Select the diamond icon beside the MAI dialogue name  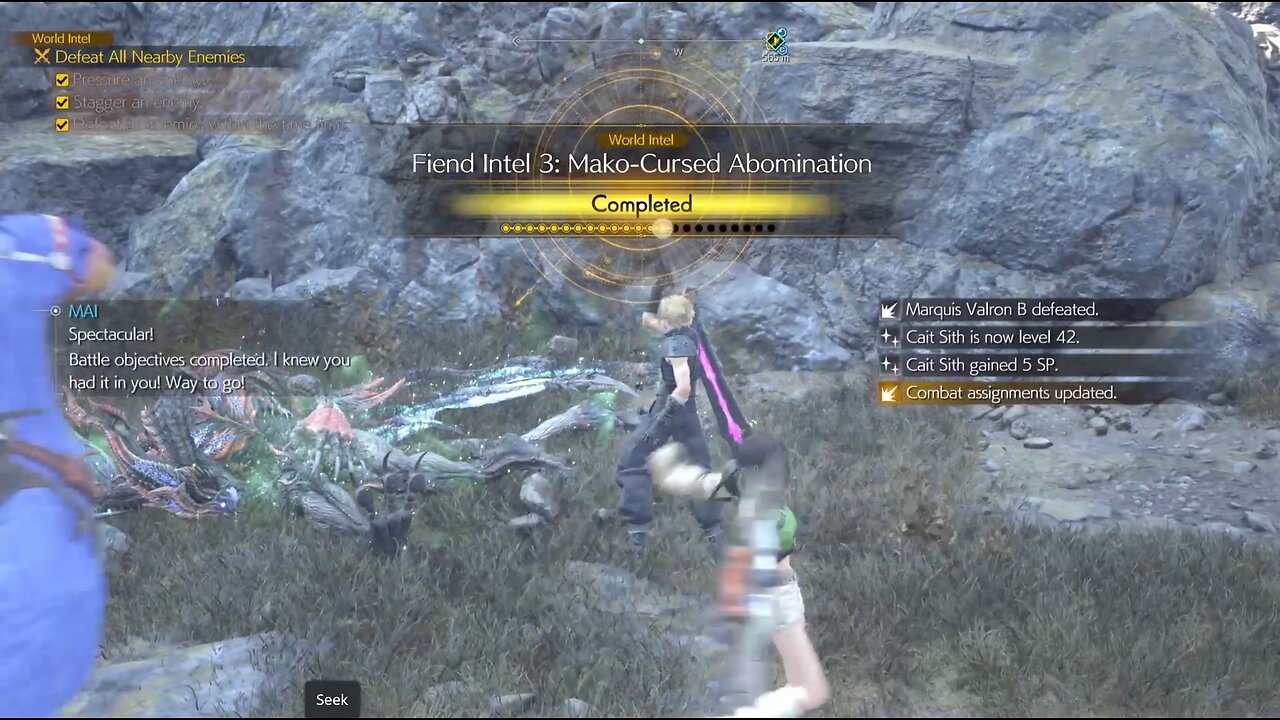click(56, 311)
